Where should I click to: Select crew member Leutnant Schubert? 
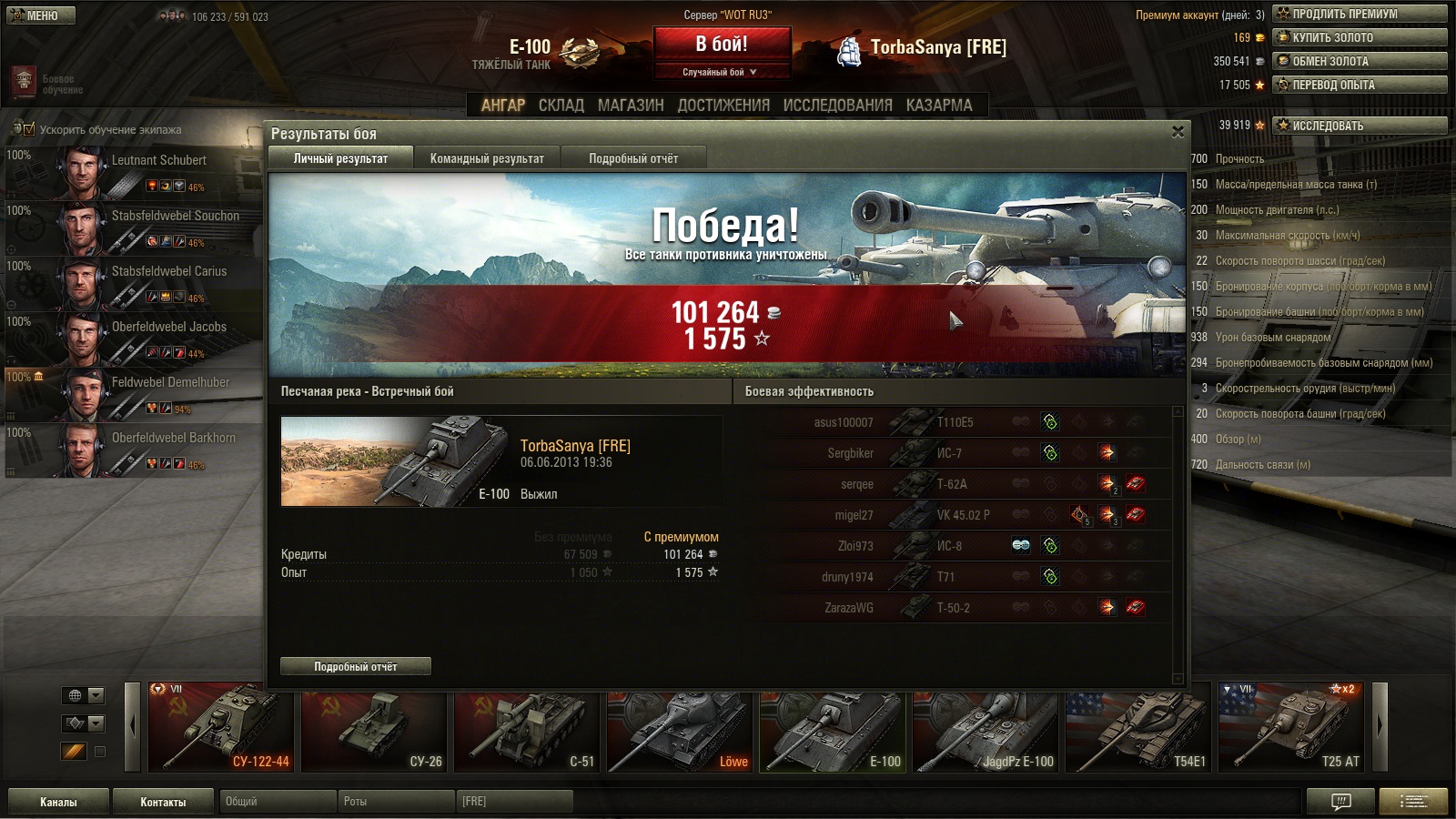pyautogui.click(x=136, y=171)
